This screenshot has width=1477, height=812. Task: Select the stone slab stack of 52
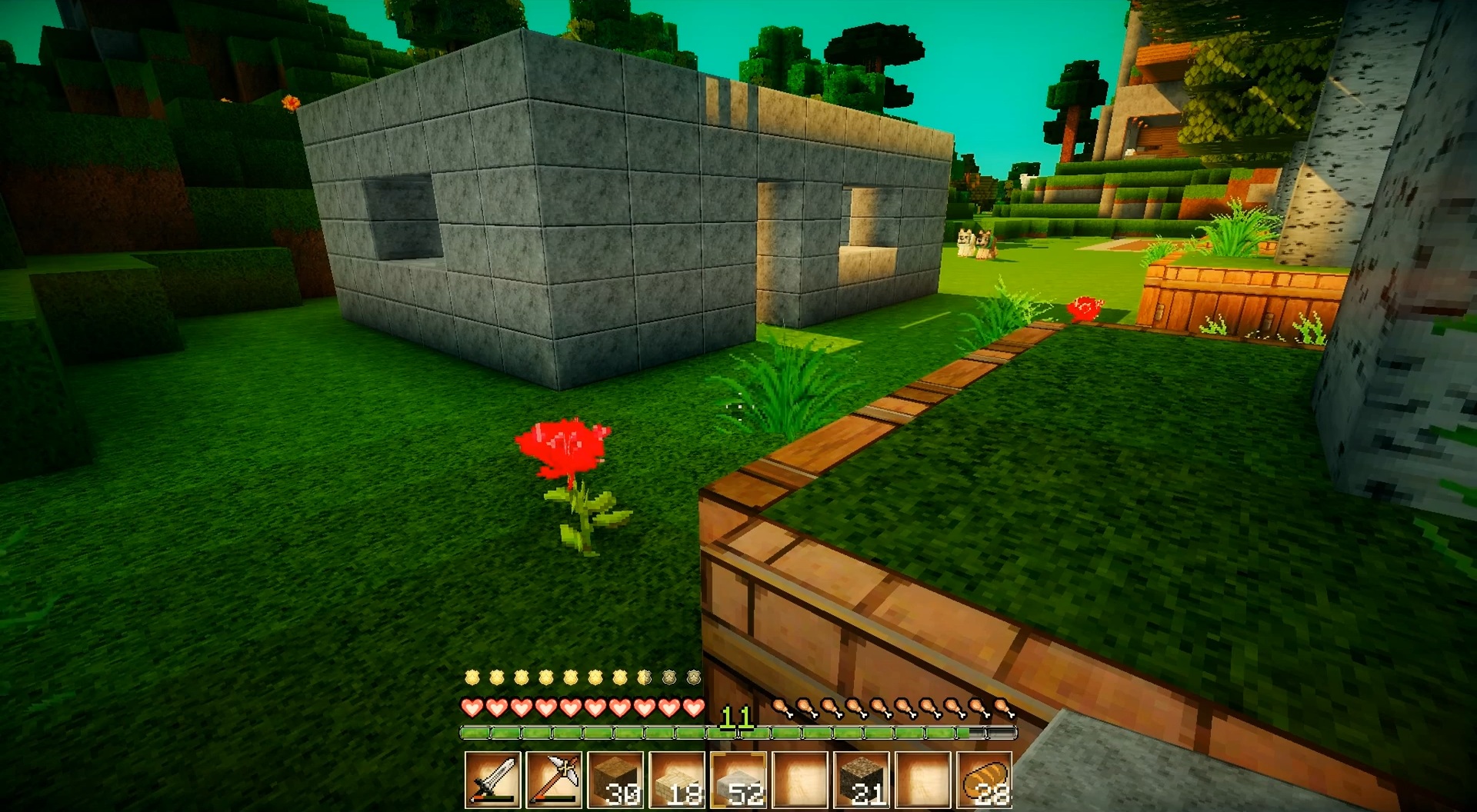[738, 780]
